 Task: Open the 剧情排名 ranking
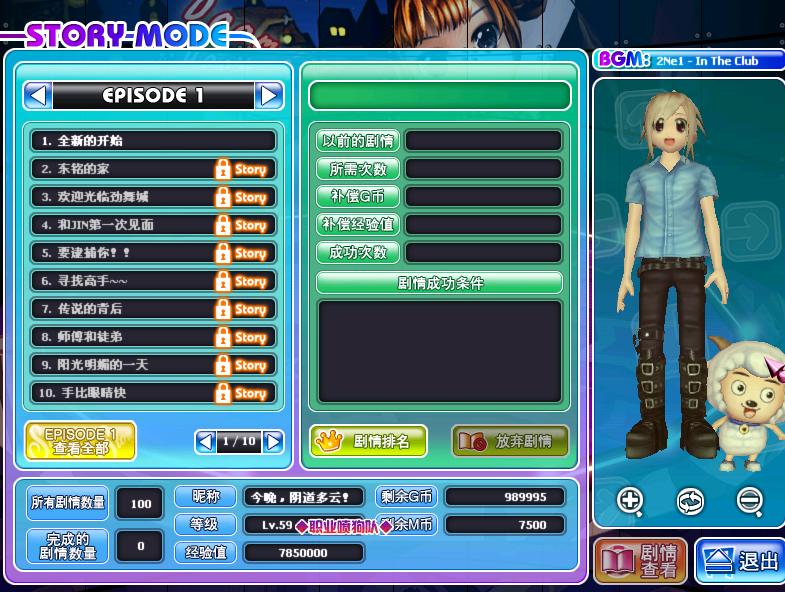point(368,441)
